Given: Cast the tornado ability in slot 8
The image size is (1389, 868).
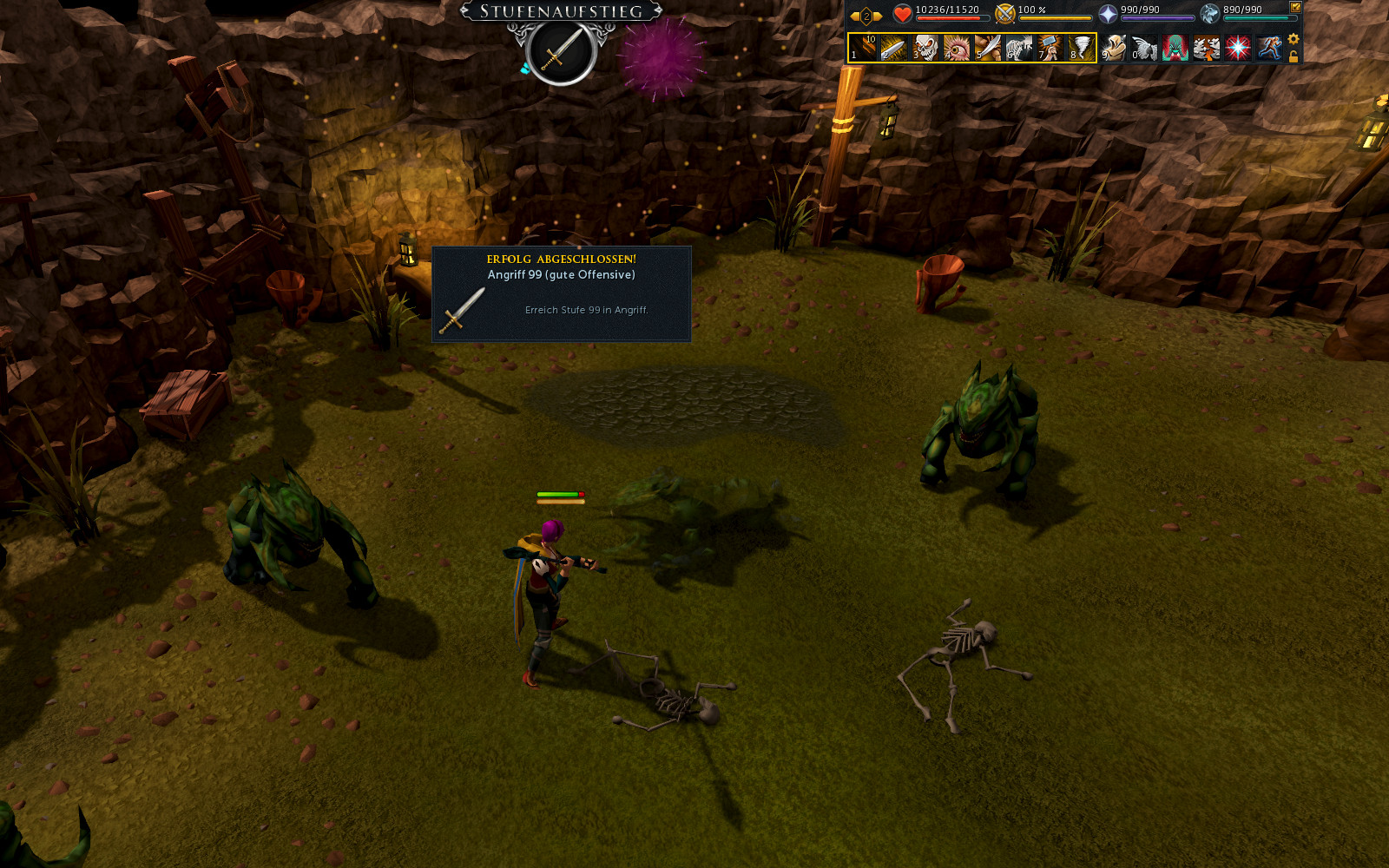Looking at the screenshot, I should pyautogui.click(x=1082, y=48).
